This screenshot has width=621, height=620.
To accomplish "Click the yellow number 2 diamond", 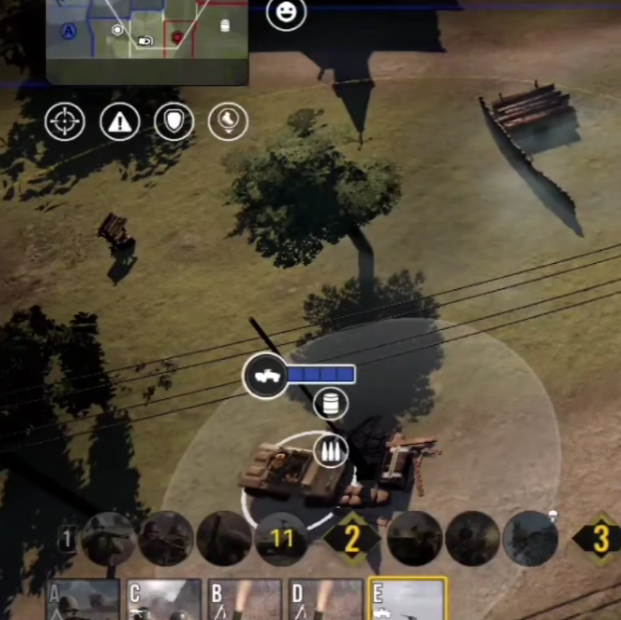I will coord(351,540).
